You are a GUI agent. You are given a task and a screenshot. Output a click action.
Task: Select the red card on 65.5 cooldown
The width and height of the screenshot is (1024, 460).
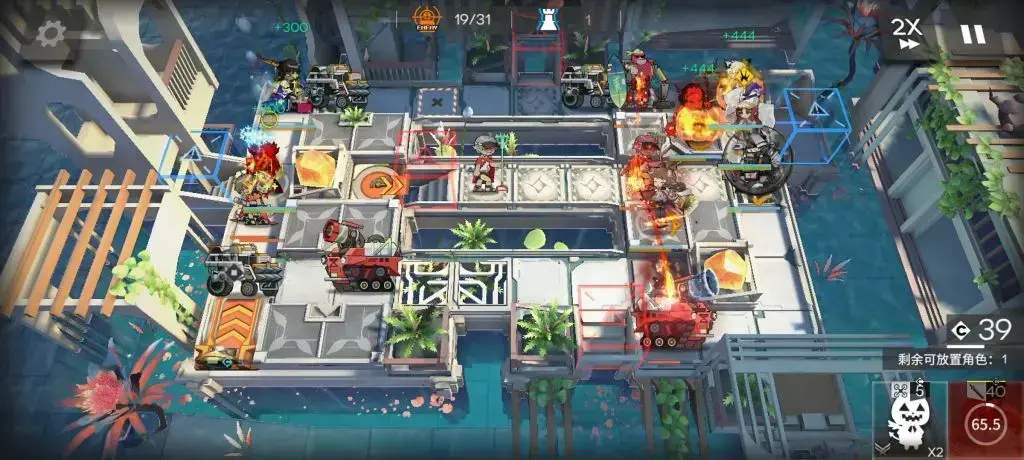tap(987, 420)
